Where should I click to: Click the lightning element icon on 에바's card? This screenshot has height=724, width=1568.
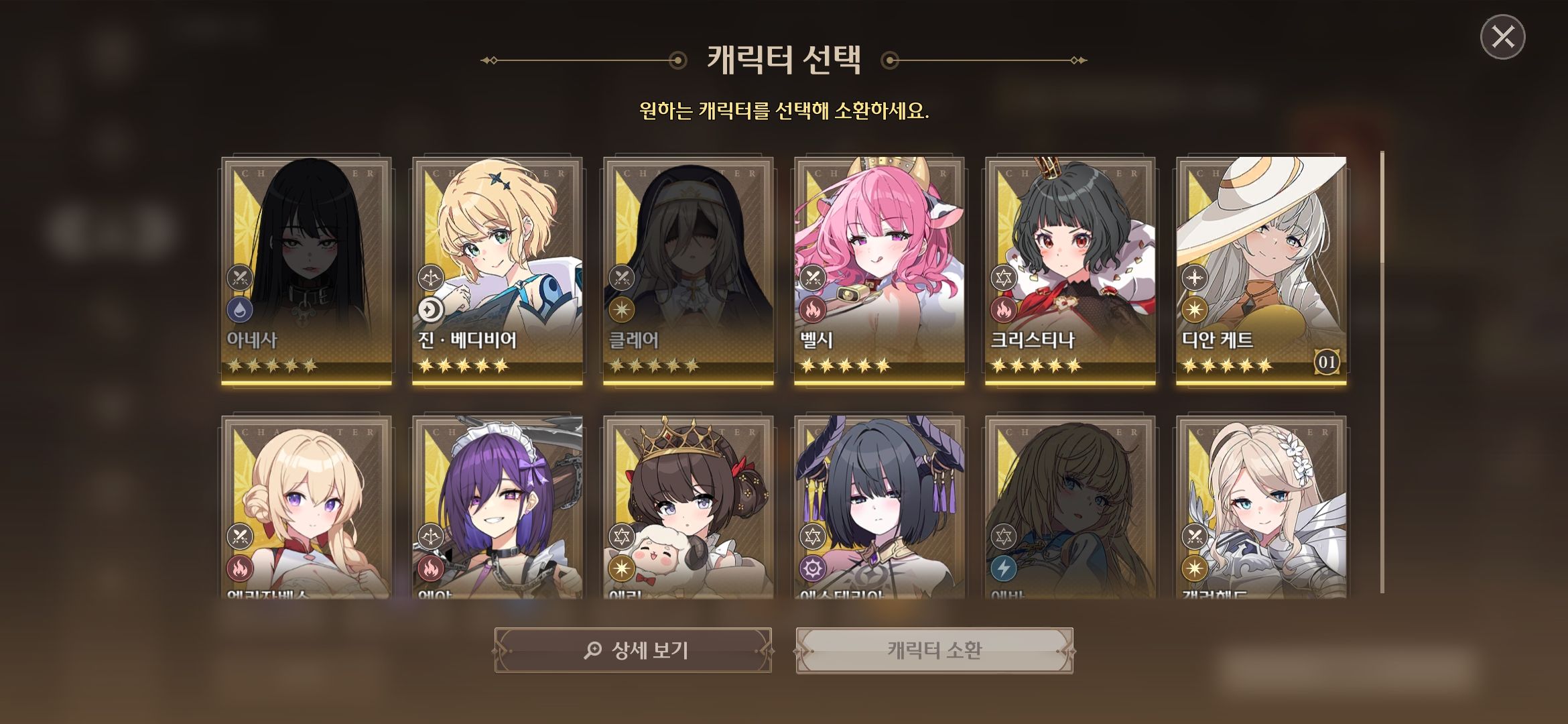[1002, 568]
